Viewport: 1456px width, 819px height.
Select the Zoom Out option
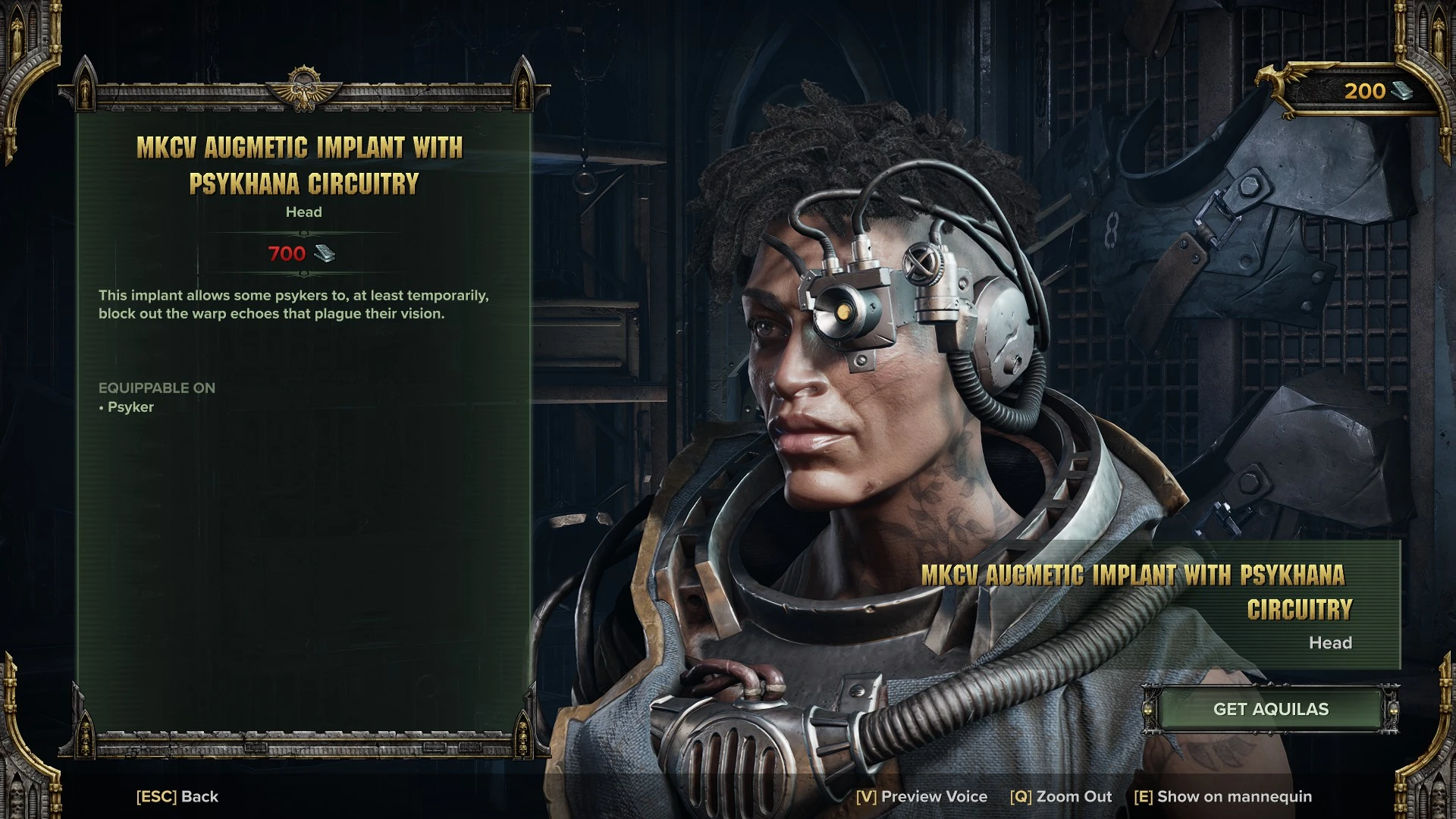pyautogui.click(x=1060, y=796)
